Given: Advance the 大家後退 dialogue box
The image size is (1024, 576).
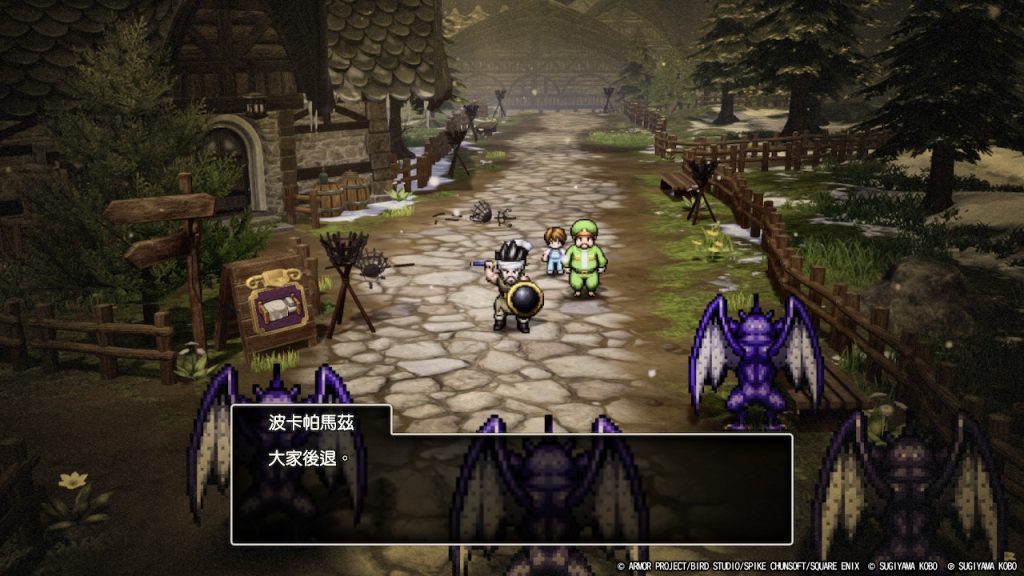Looking at the screenshot, I should (511, 488).
